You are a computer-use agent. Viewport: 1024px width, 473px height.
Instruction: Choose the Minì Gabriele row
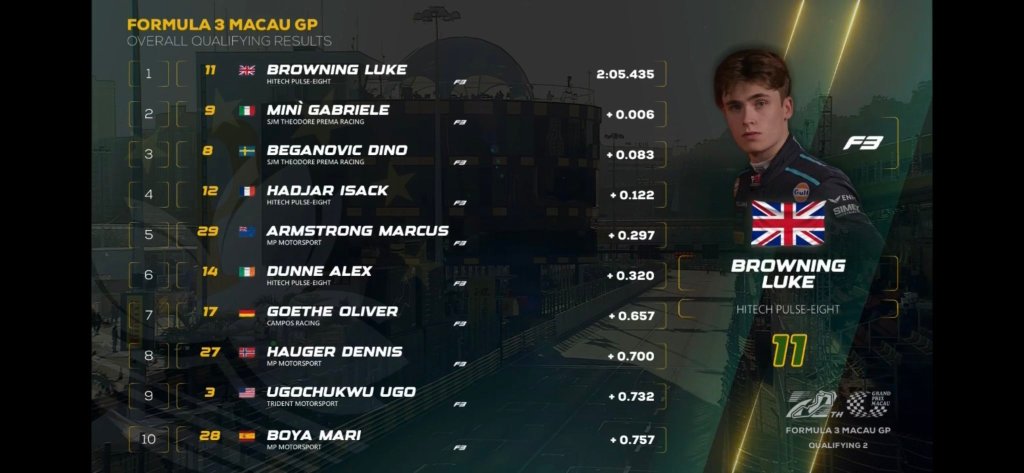327,113
